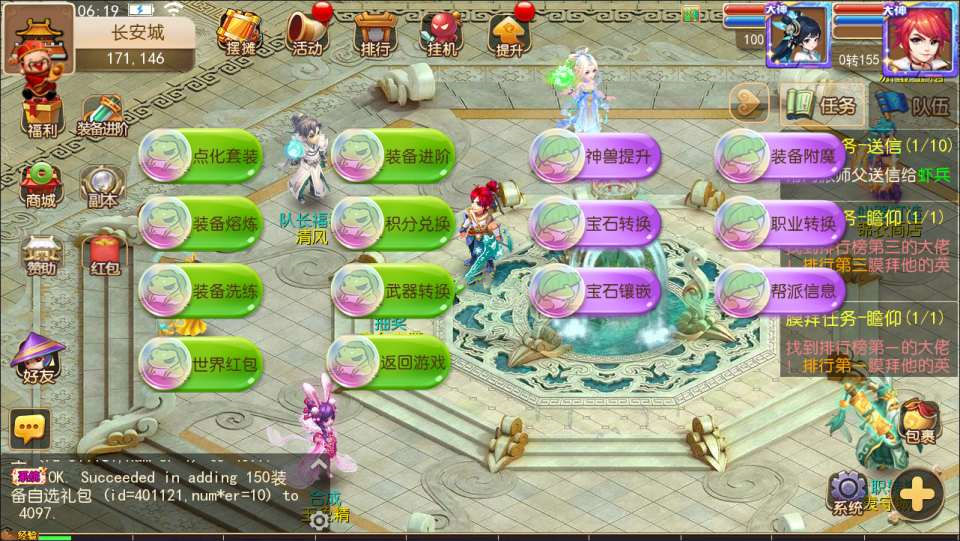Select 积分兑换 exchange option
960x541 pixels.
(394, 223)
